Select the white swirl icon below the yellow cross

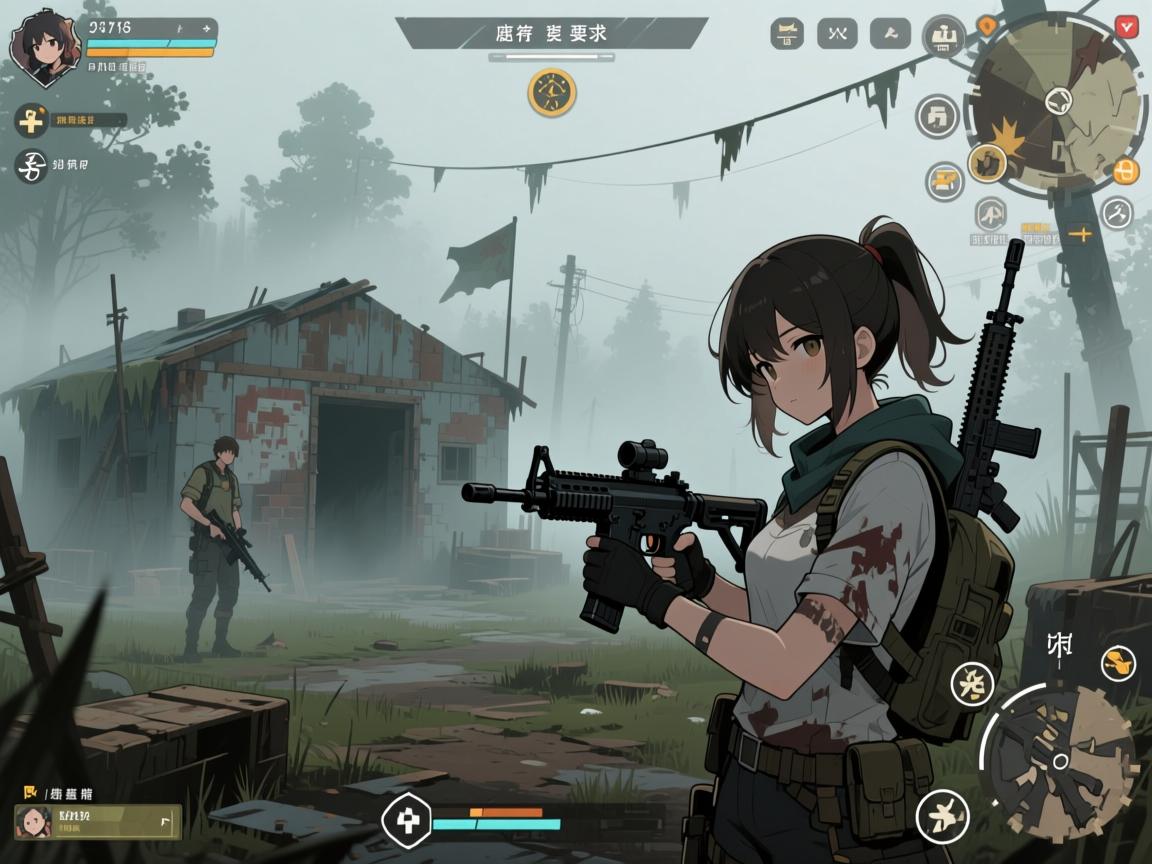click(31, 166)
